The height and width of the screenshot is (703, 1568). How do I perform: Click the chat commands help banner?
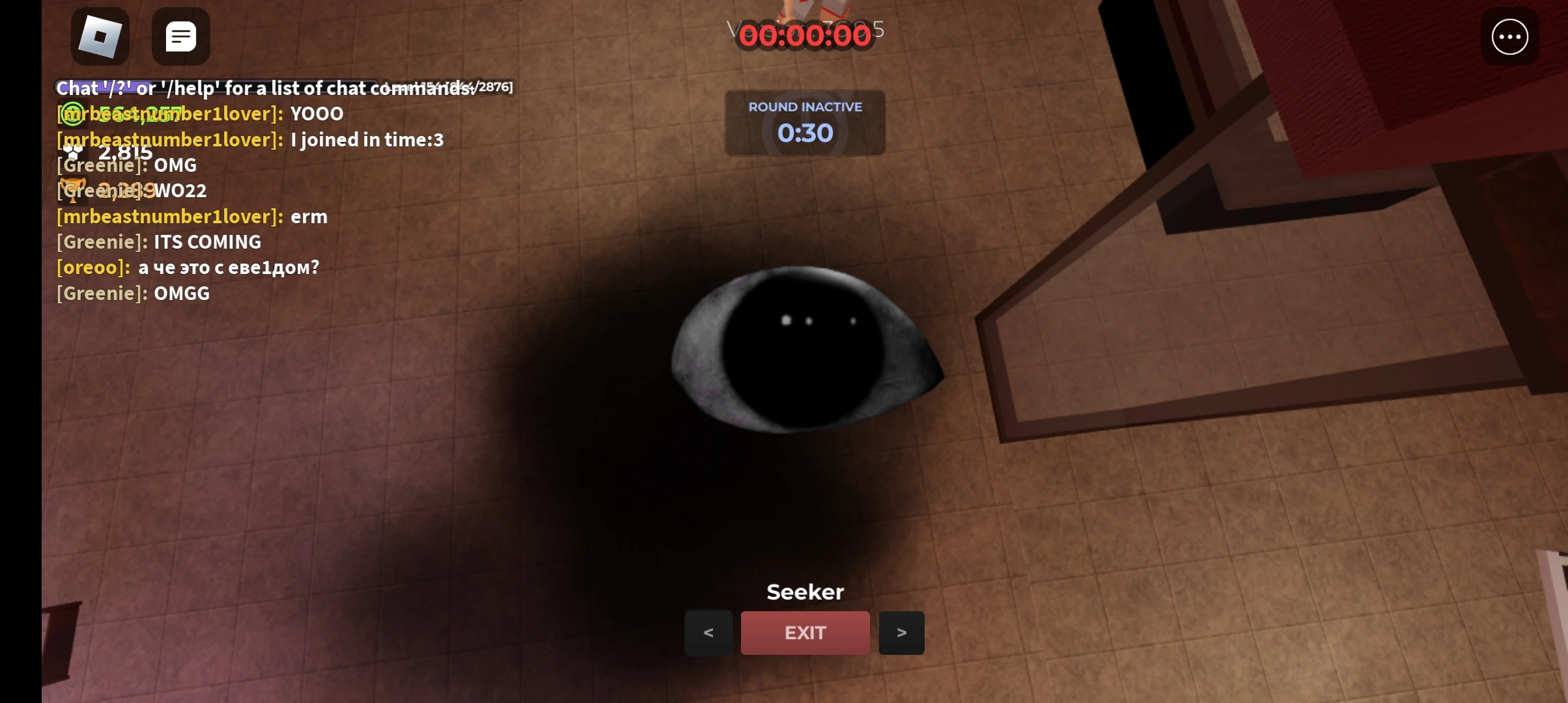click(x=264, y=88)
